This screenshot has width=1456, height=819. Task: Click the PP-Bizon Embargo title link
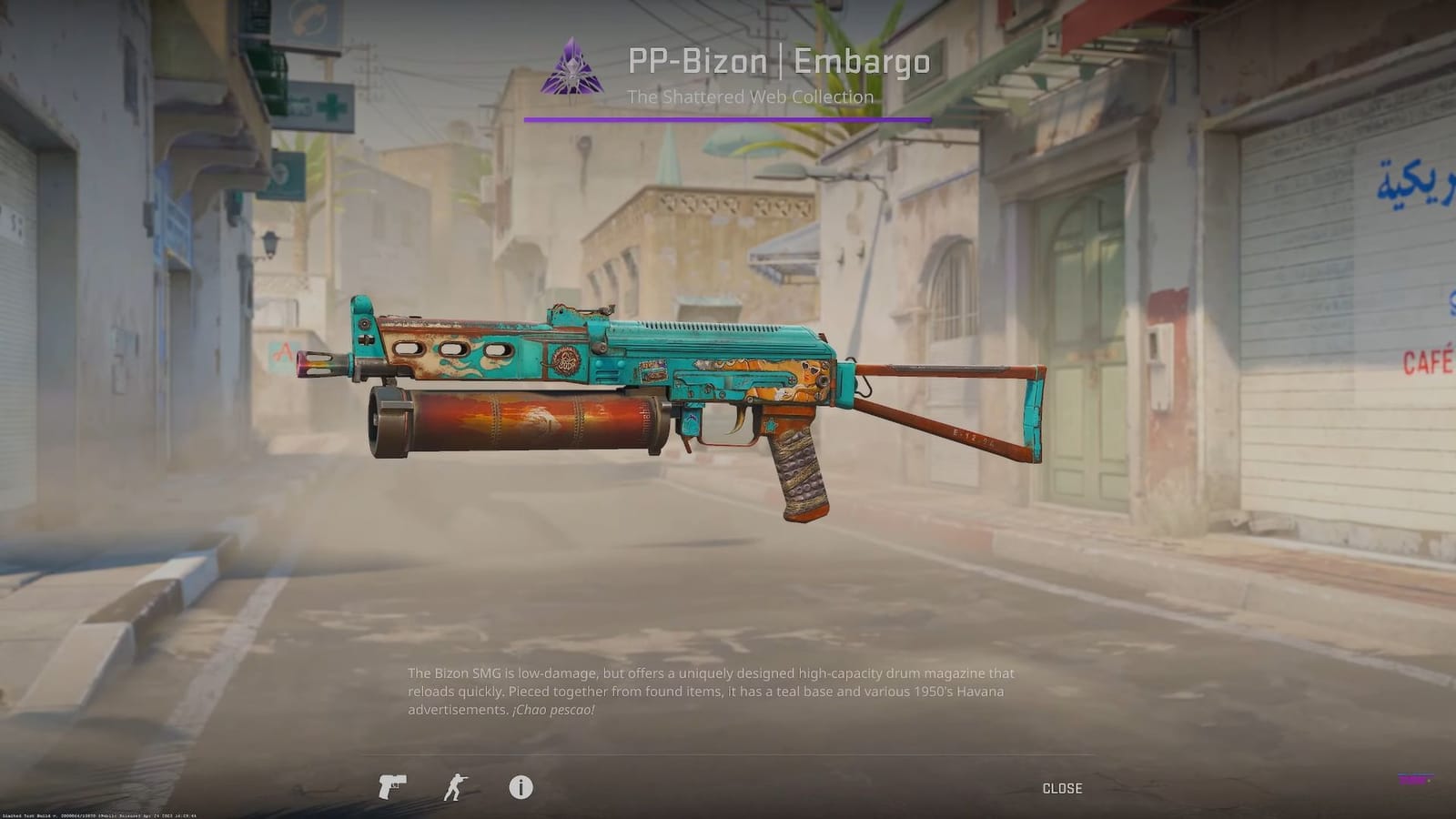click(x=779, y=62)
